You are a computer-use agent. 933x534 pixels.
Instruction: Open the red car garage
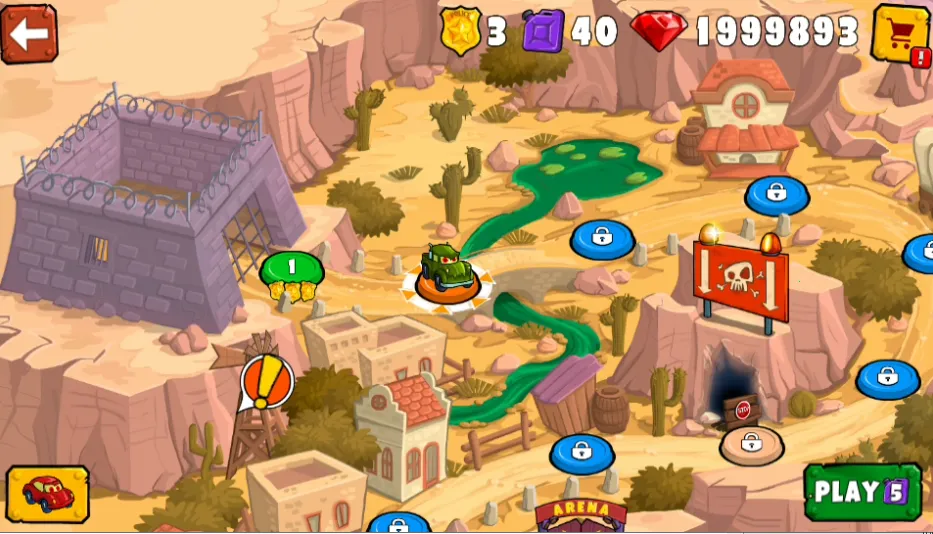[46, 494]
